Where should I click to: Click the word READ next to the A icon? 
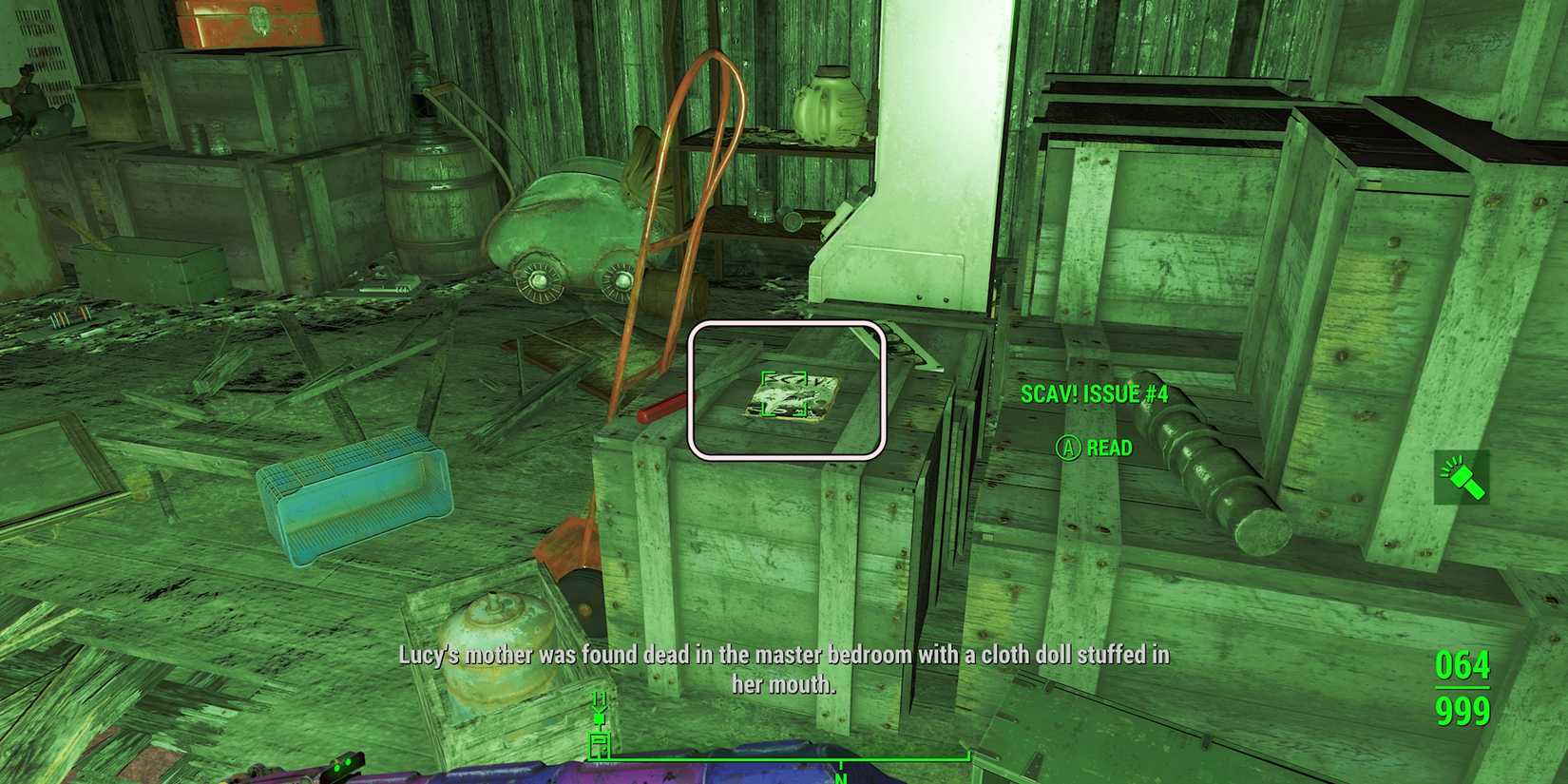1109,448
